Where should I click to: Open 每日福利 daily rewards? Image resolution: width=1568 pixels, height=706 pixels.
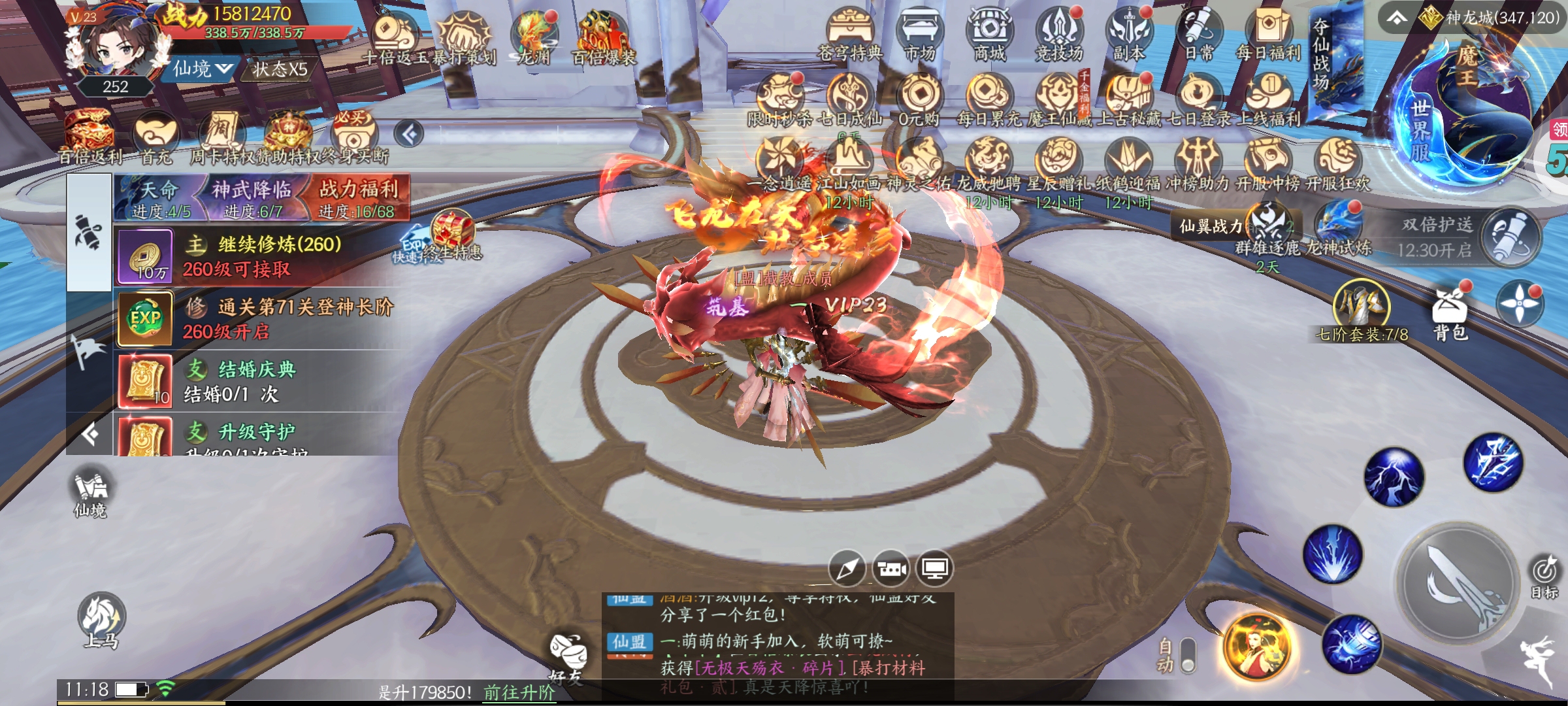(x=1268, y=33)
